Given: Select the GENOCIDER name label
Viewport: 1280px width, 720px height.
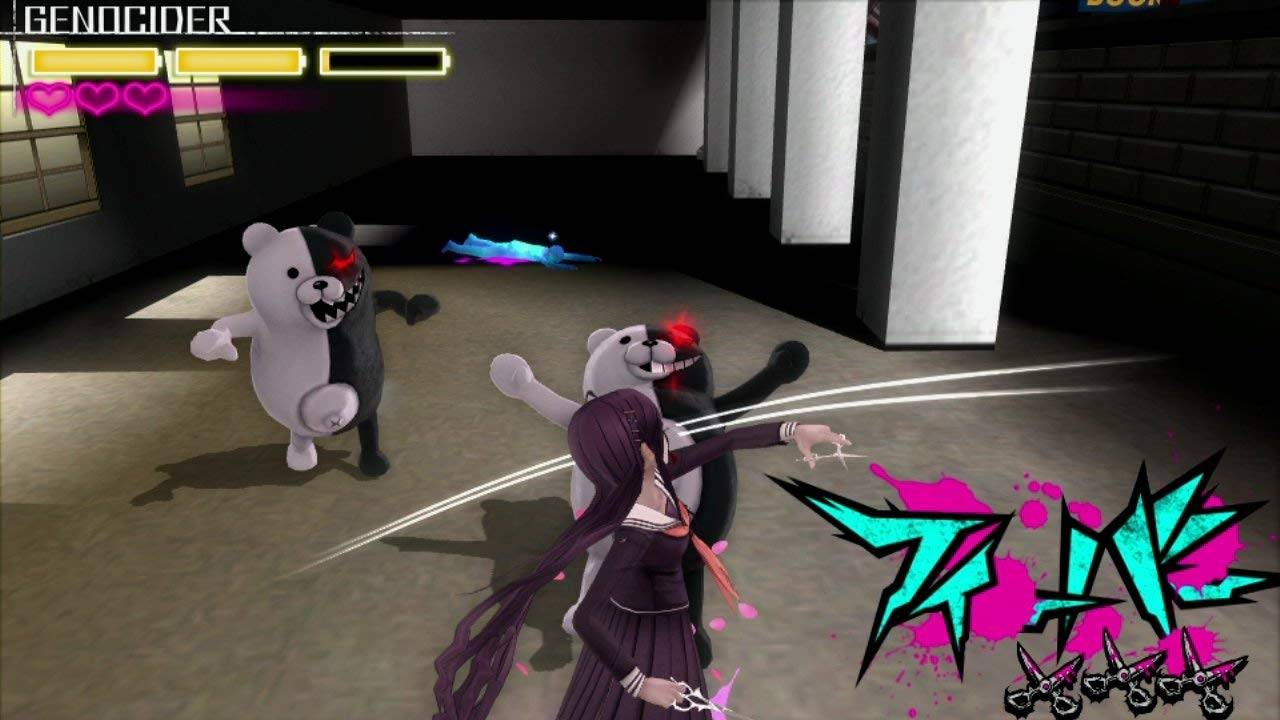Looking at the screenshot, I should click(125, 18).
